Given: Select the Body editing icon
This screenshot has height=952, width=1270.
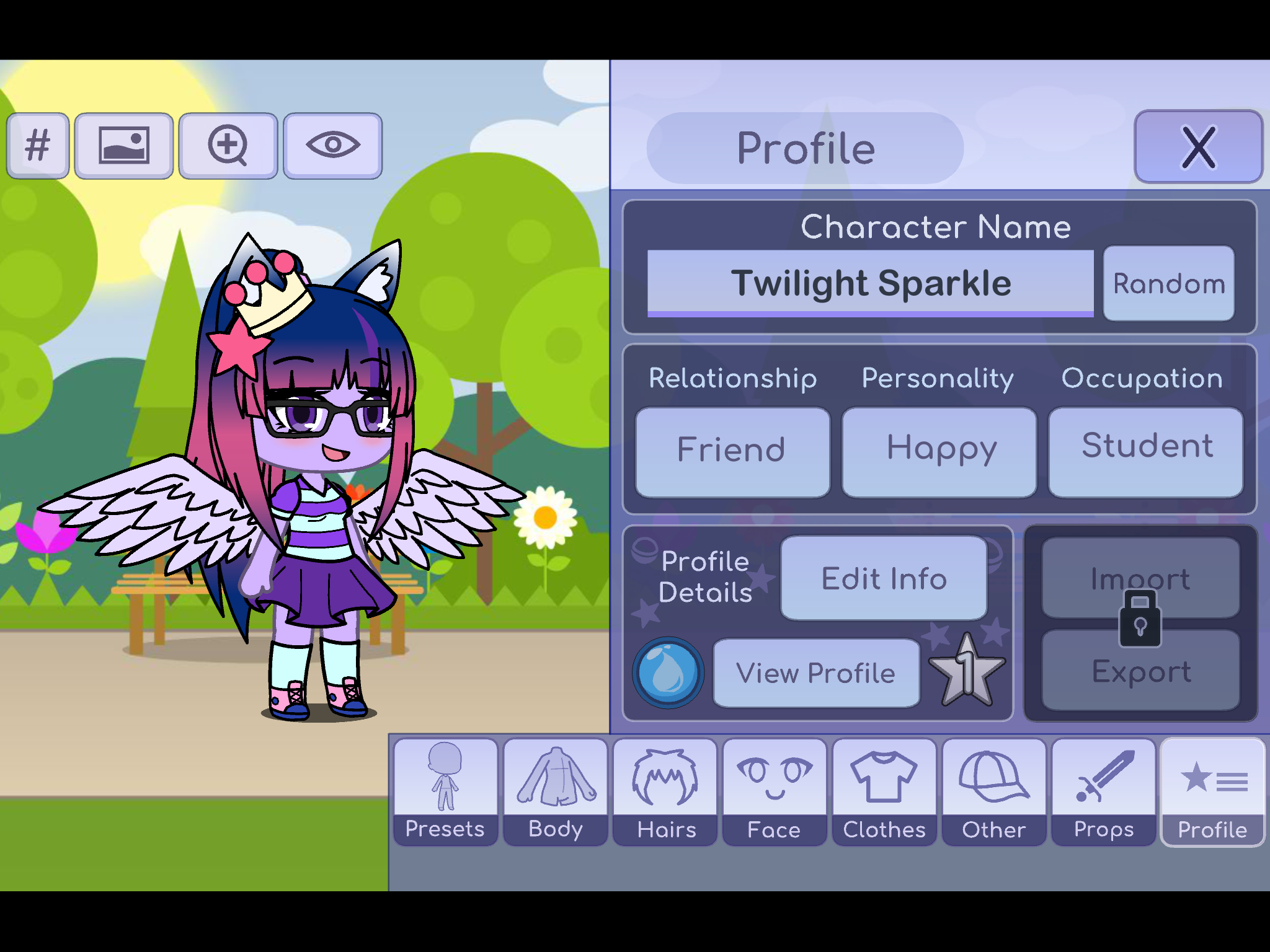Looking at the screenshot, I should [x=554, y=776].
